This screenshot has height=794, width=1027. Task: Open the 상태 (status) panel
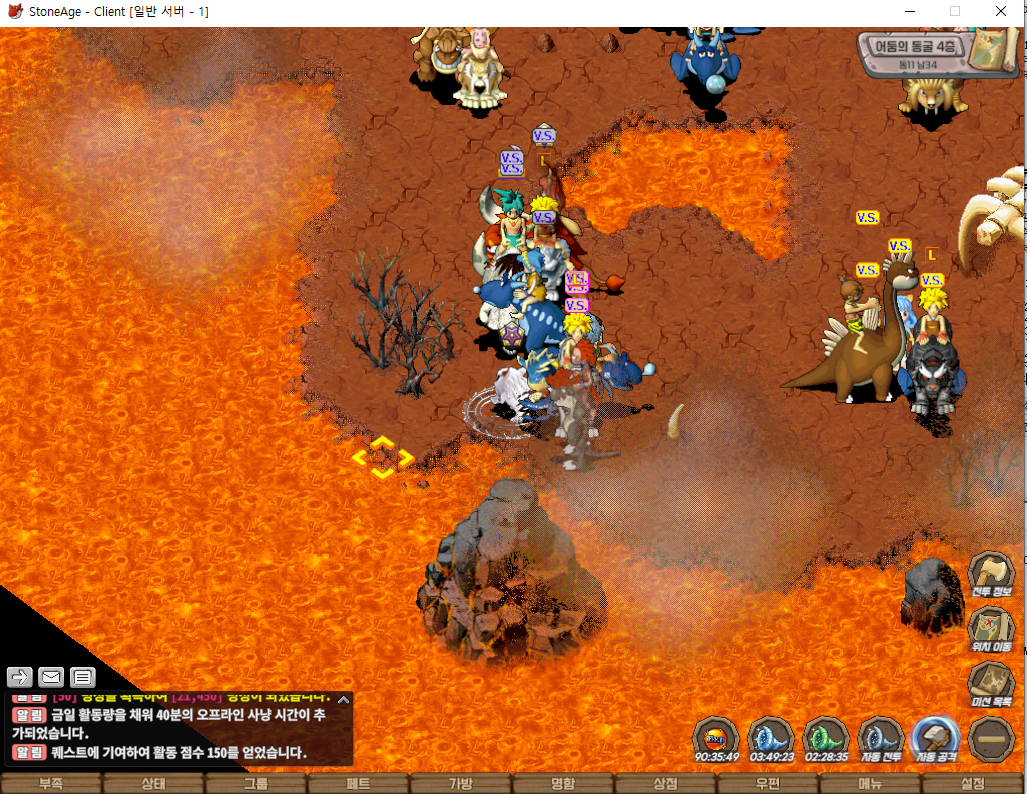tap(153, 784)
